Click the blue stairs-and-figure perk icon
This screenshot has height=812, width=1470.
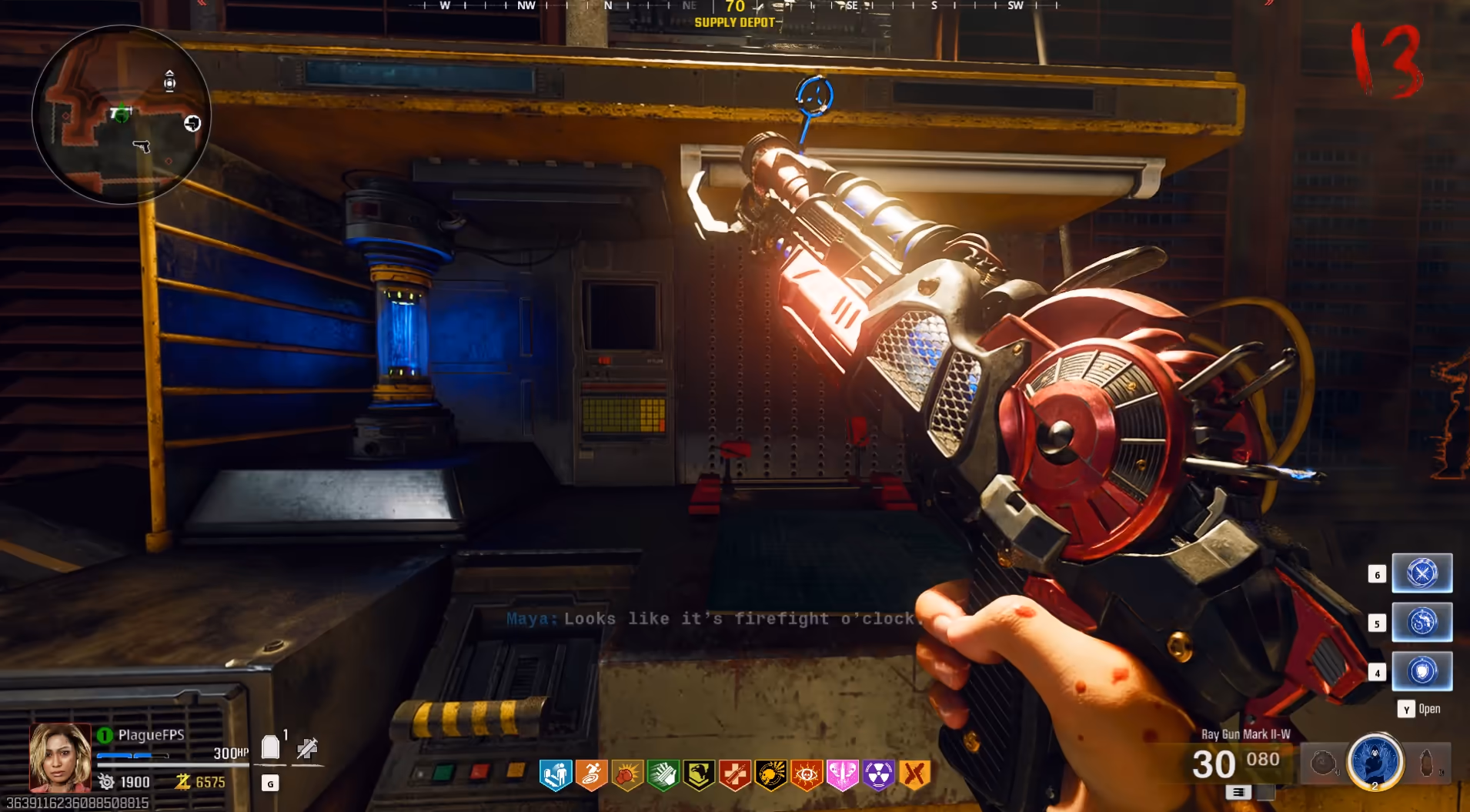(x=555, y=775)
